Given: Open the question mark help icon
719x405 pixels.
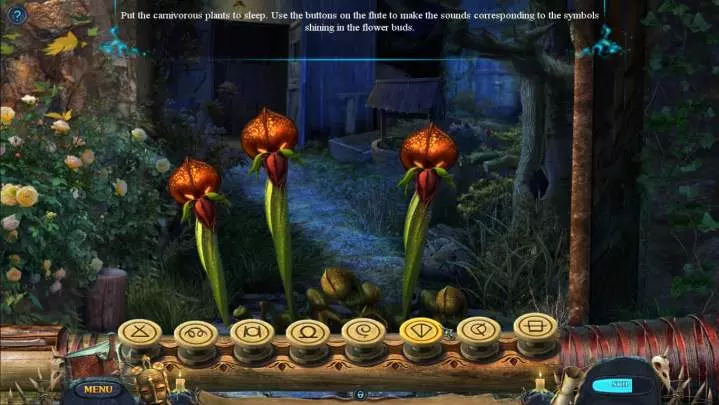Looking at the screenshot, I should (17, 15).
